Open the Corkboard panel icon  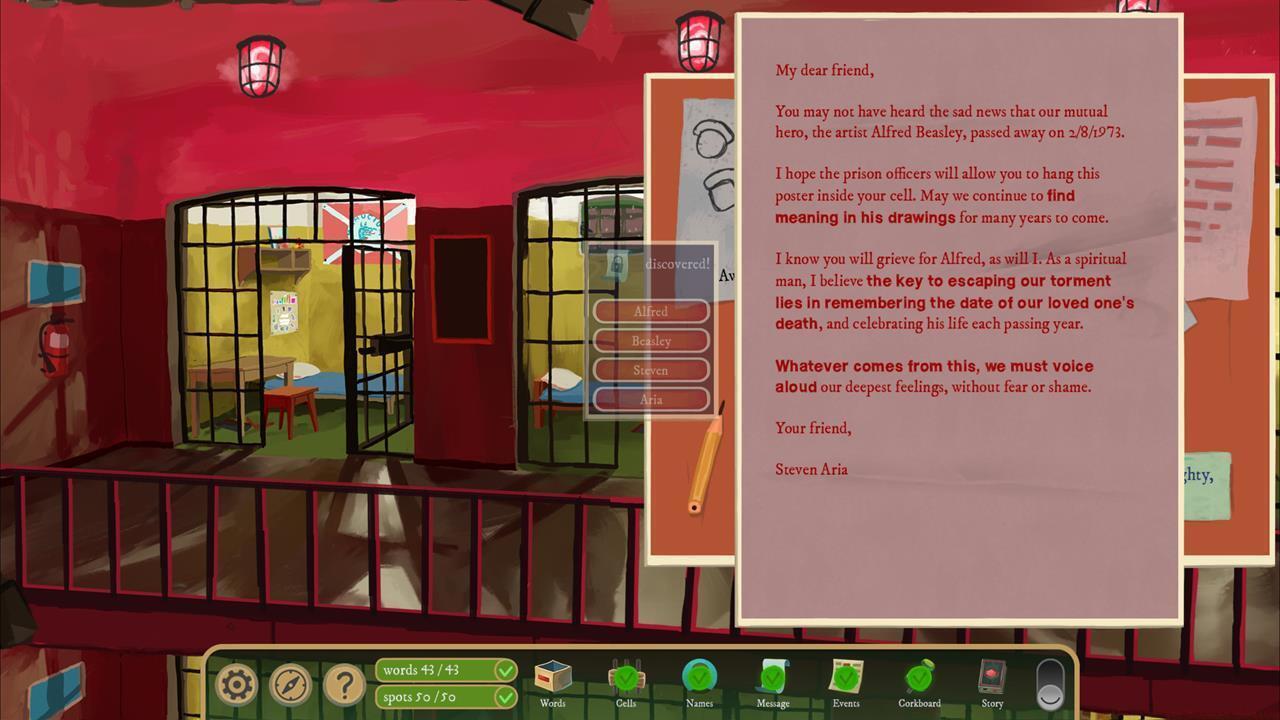[x=919, y=678]
